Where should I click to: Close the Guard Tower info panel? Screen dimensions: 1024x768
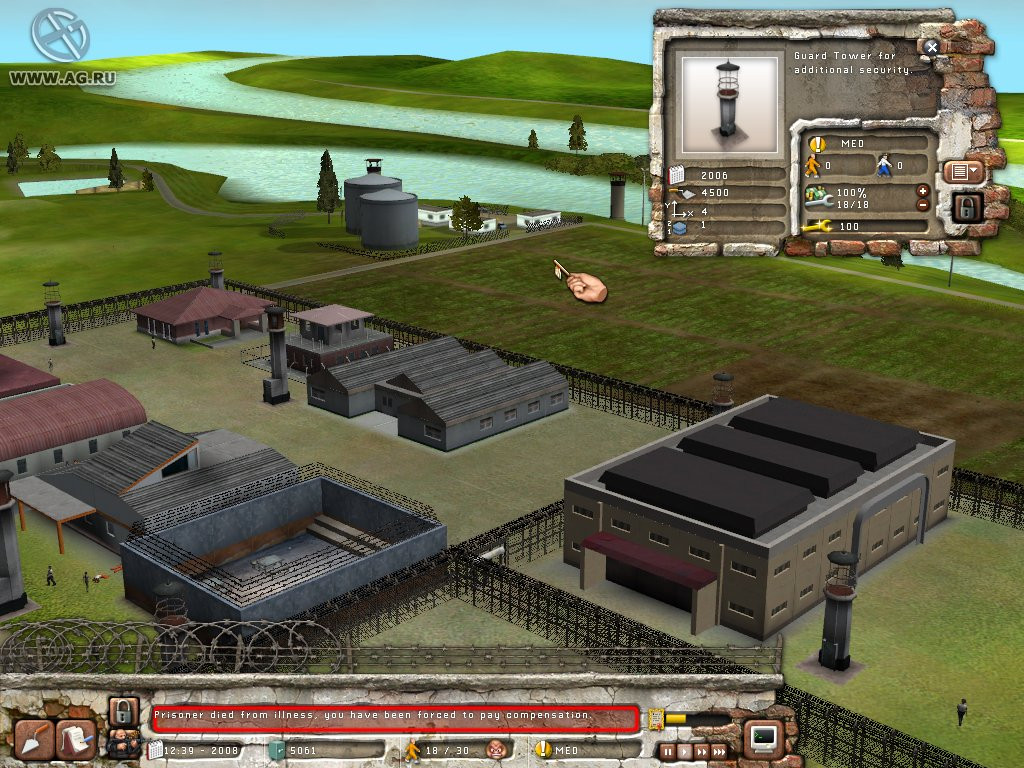pos(932,47)
